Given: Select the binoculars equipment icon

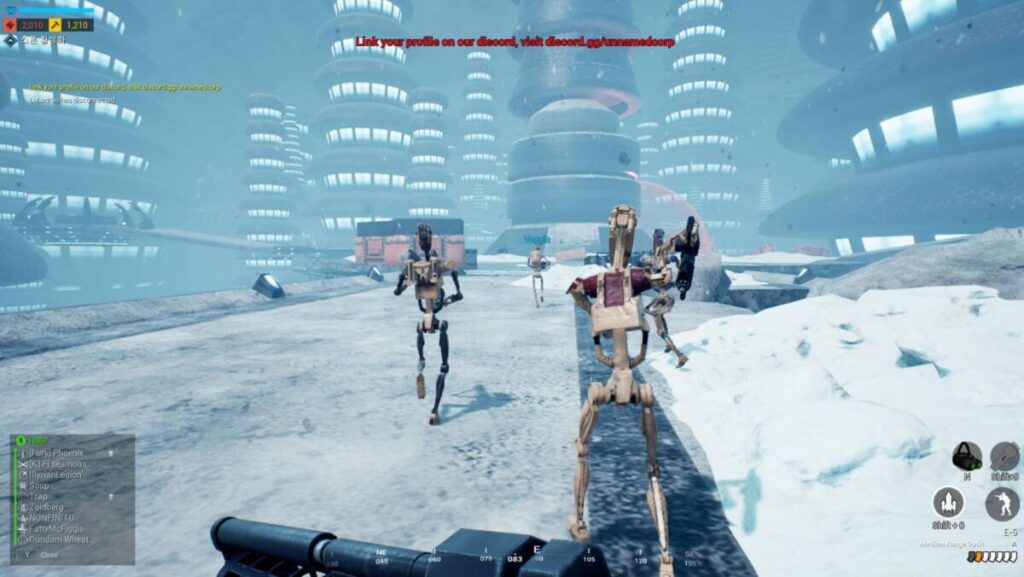Looking at the screenshot, I should pos(966,456).
